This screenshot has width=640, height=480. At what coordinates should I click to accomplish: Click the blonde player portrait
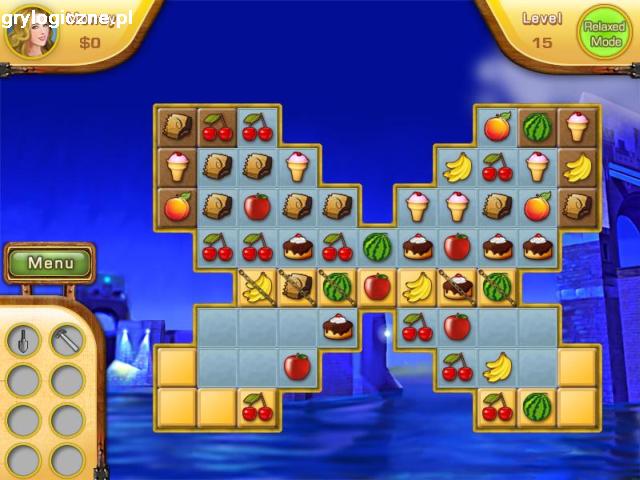(x=29, y=27)
